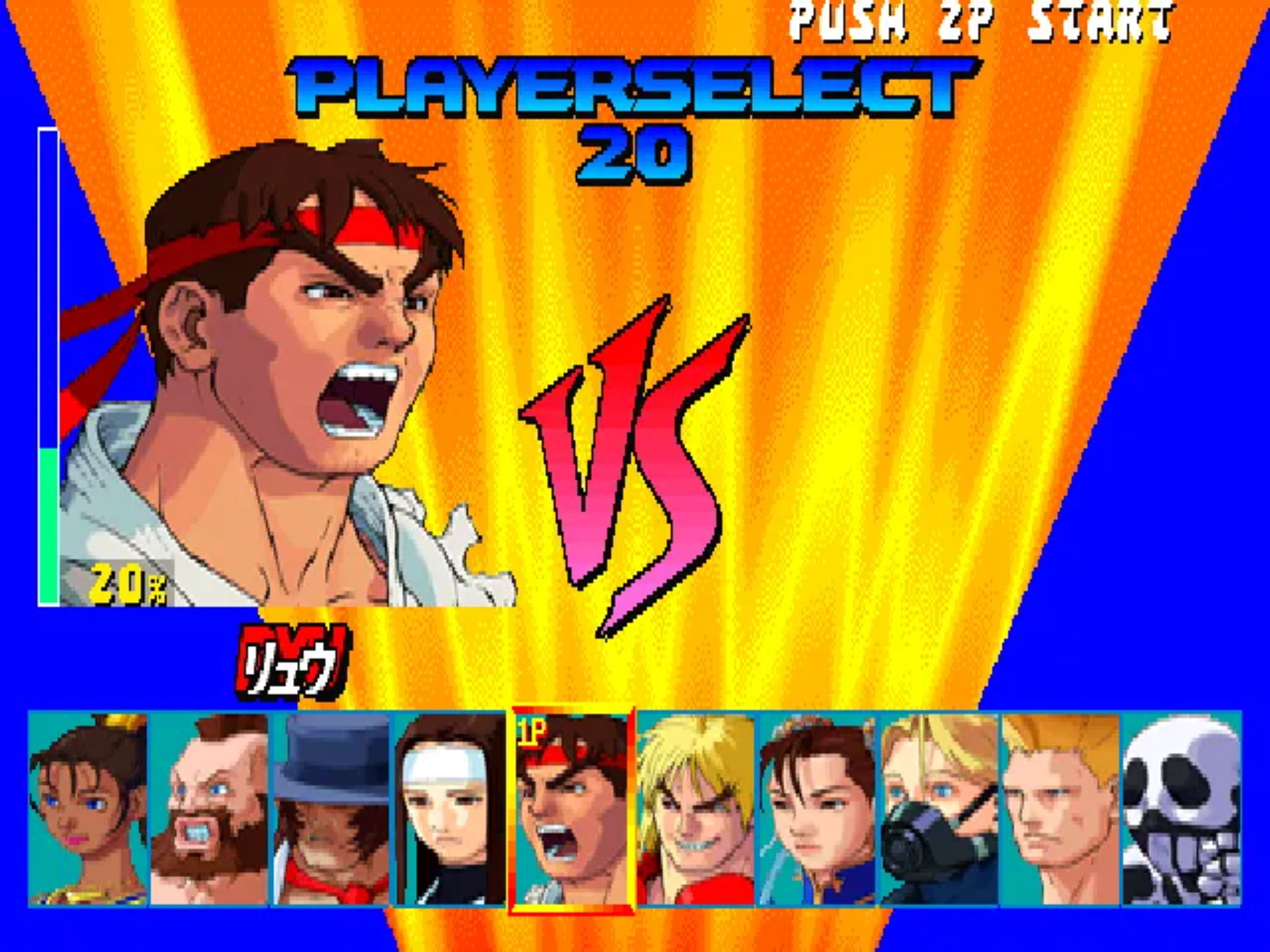Choose the gas-masked blond fighter
This screenshot has height=952, width=1270.
[939, 809]
